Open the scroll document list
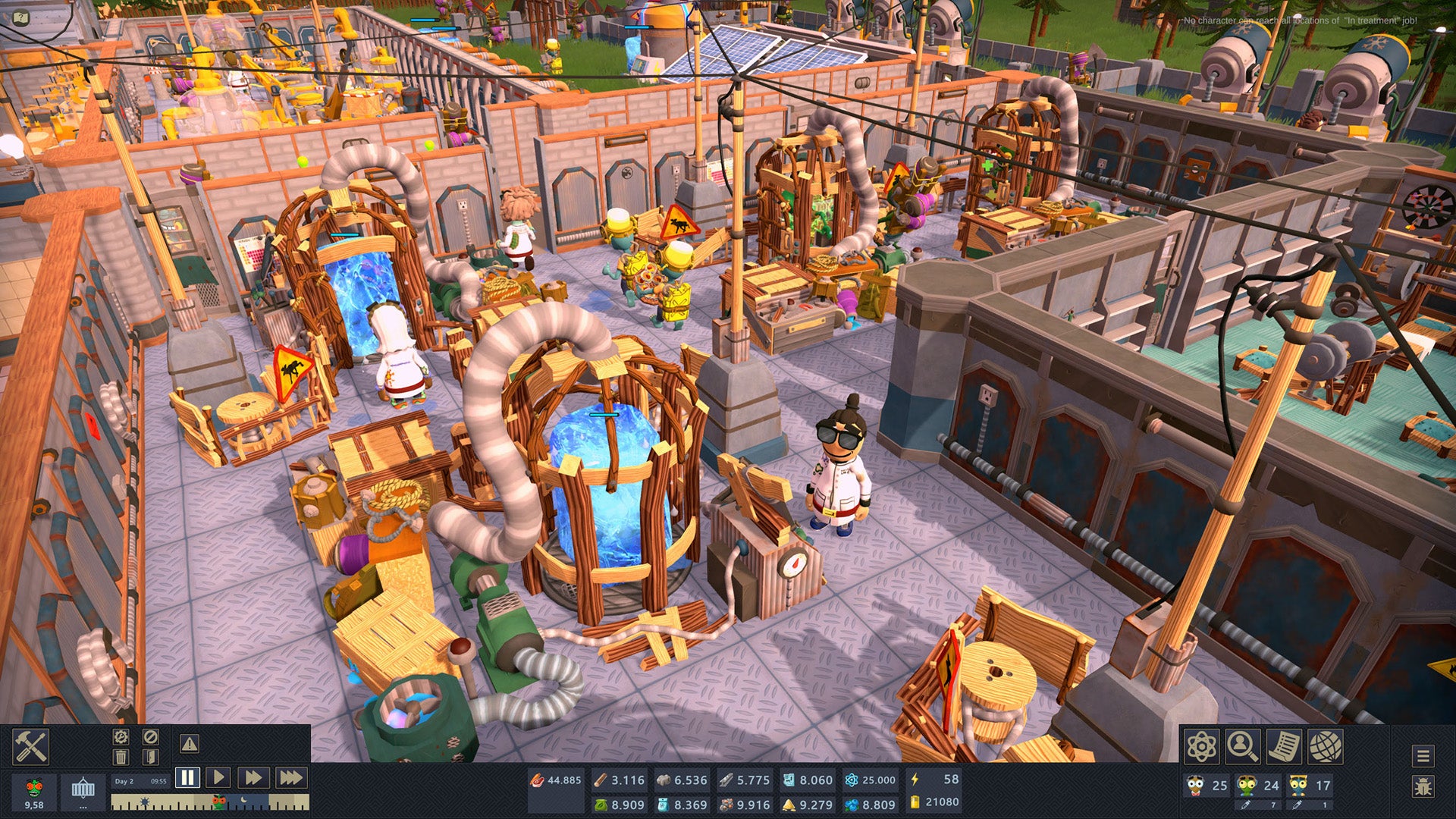The height and width of the screenshot is (819, 1456). pos(1284,747)
